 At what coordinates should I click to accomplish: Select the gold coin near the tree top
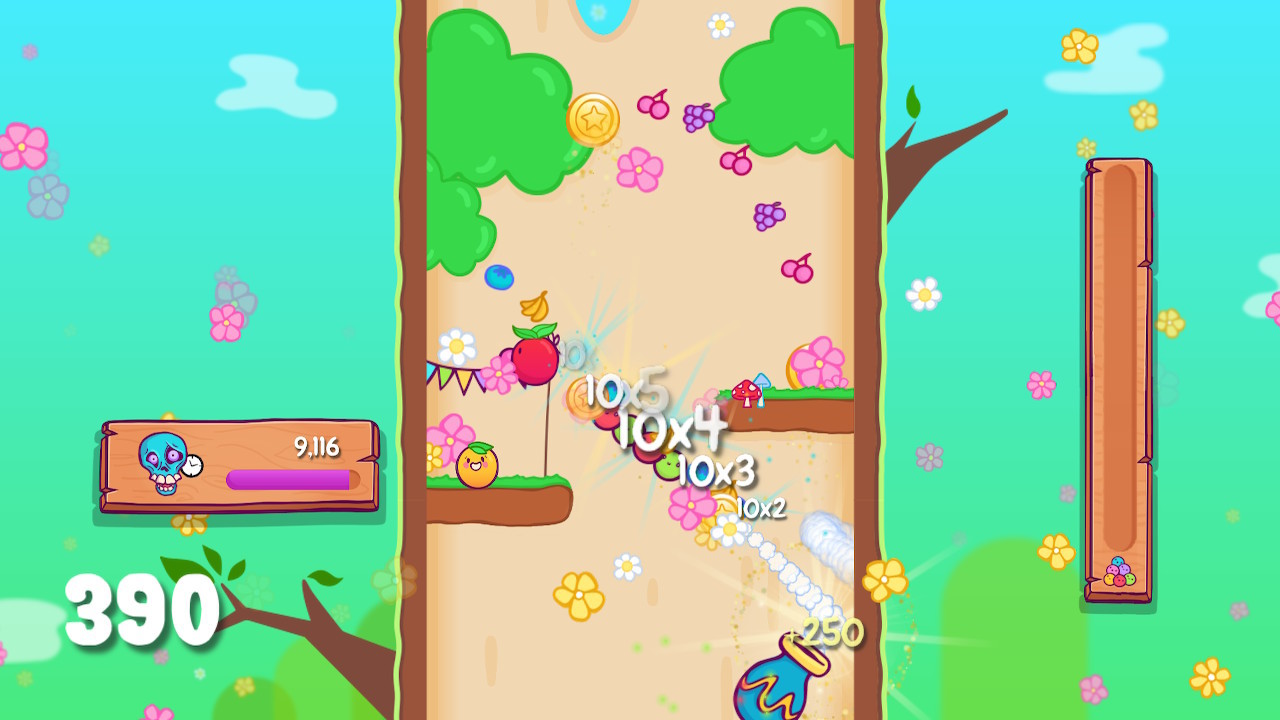[x=596, y=117]
